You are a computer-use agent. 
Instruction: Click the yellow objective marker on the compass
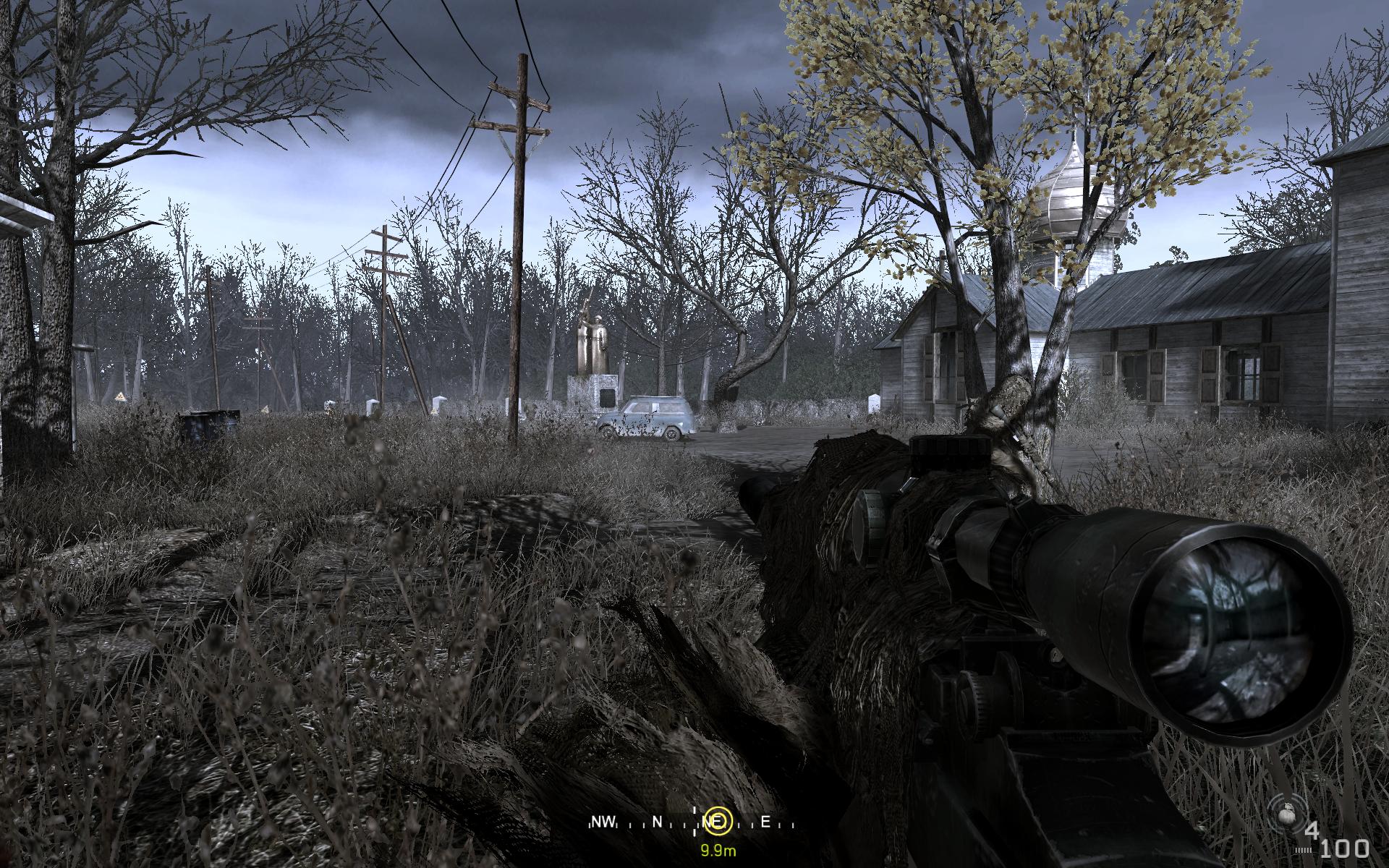(x=718, y=822)
